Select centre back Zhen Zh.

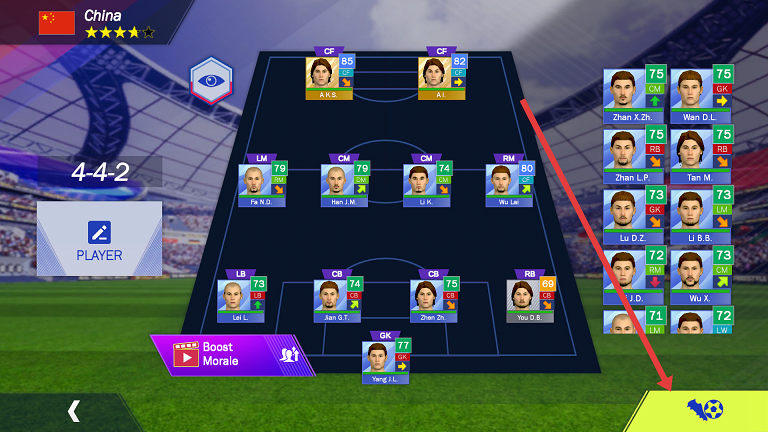(434, 299)
